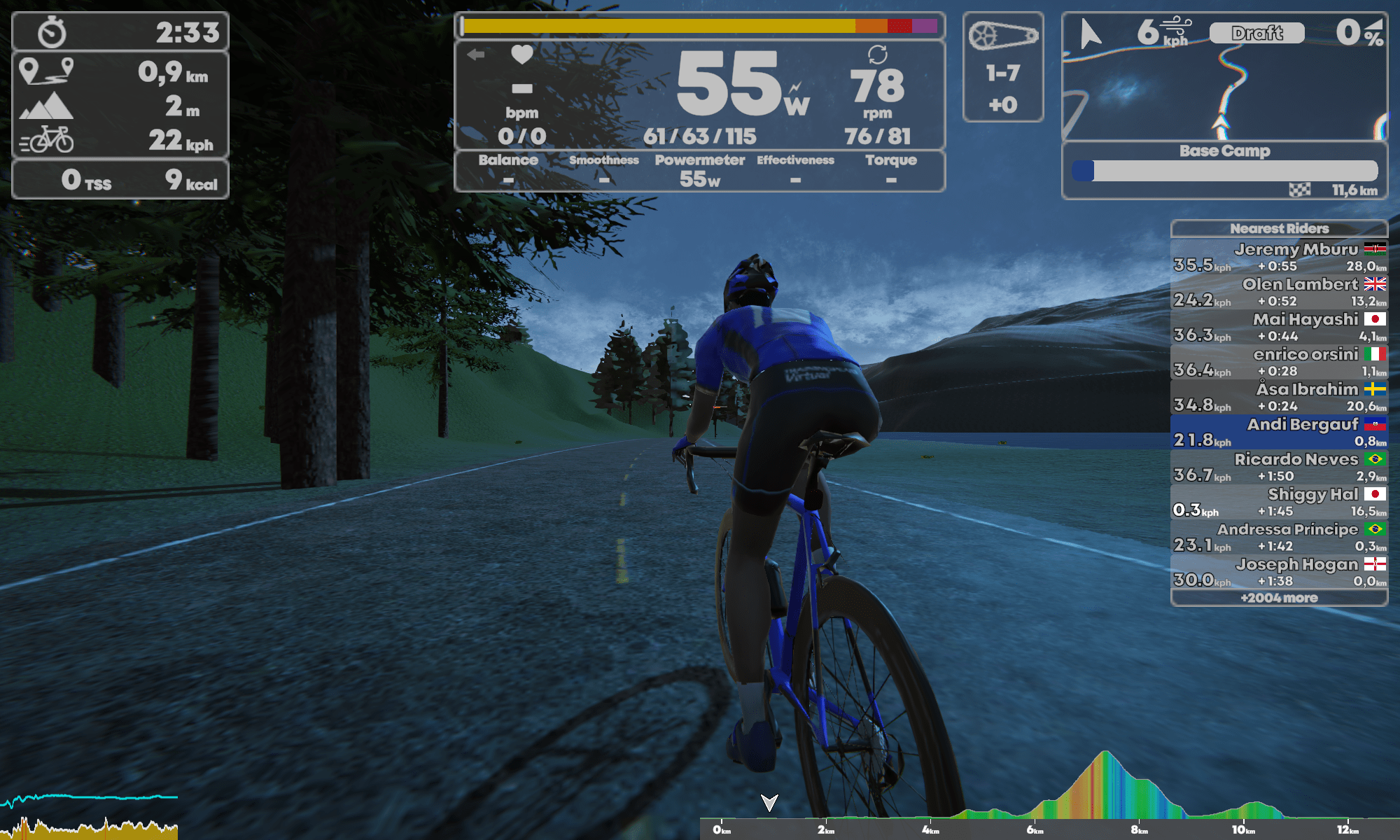
Task: Open the chainring gear panel
Action: click(x=1003, y=67)
